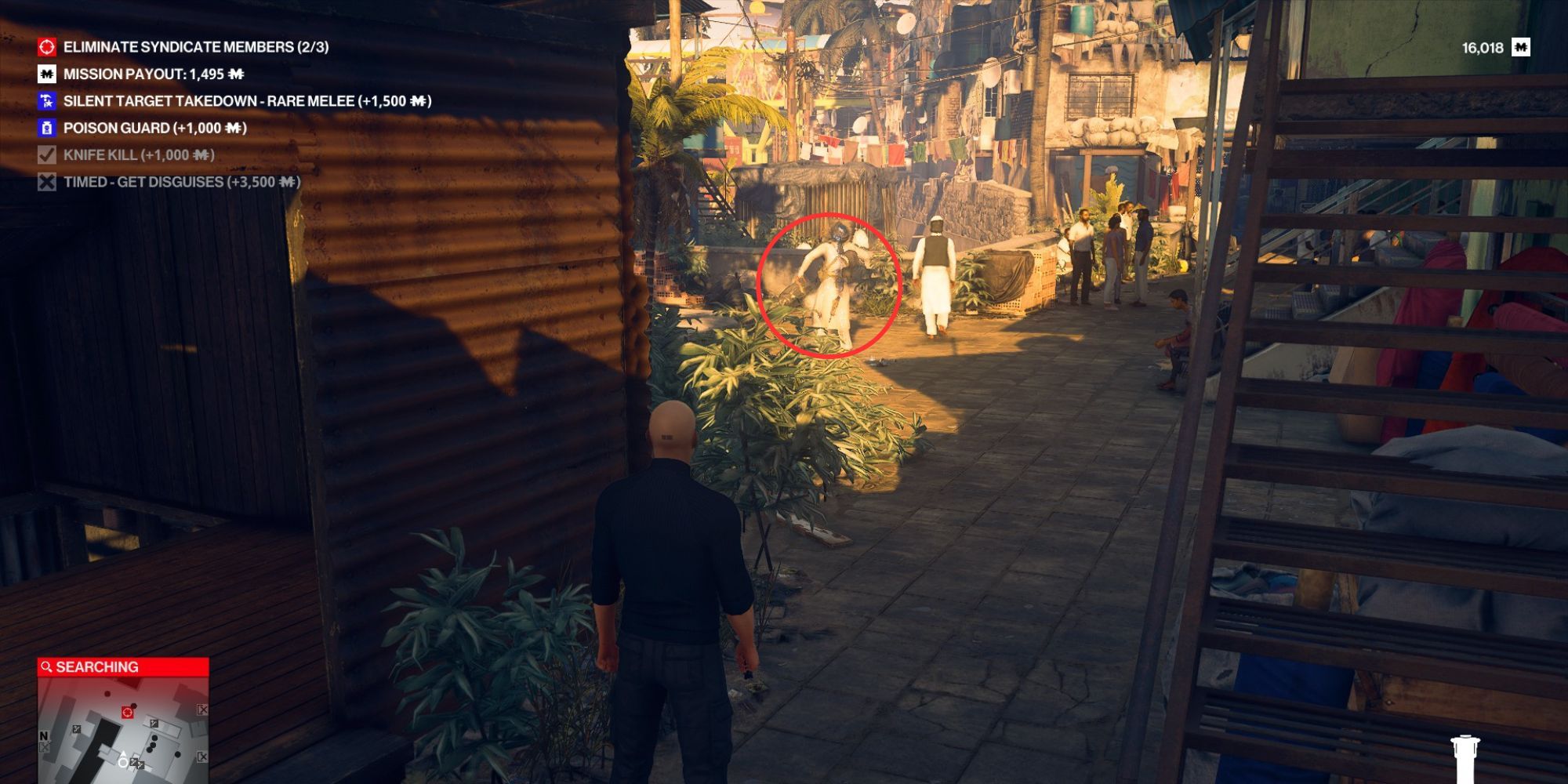Expand the Eliminate Syndicate Members objective entry
Screen dimensions: 1568x784
[196, 47]
